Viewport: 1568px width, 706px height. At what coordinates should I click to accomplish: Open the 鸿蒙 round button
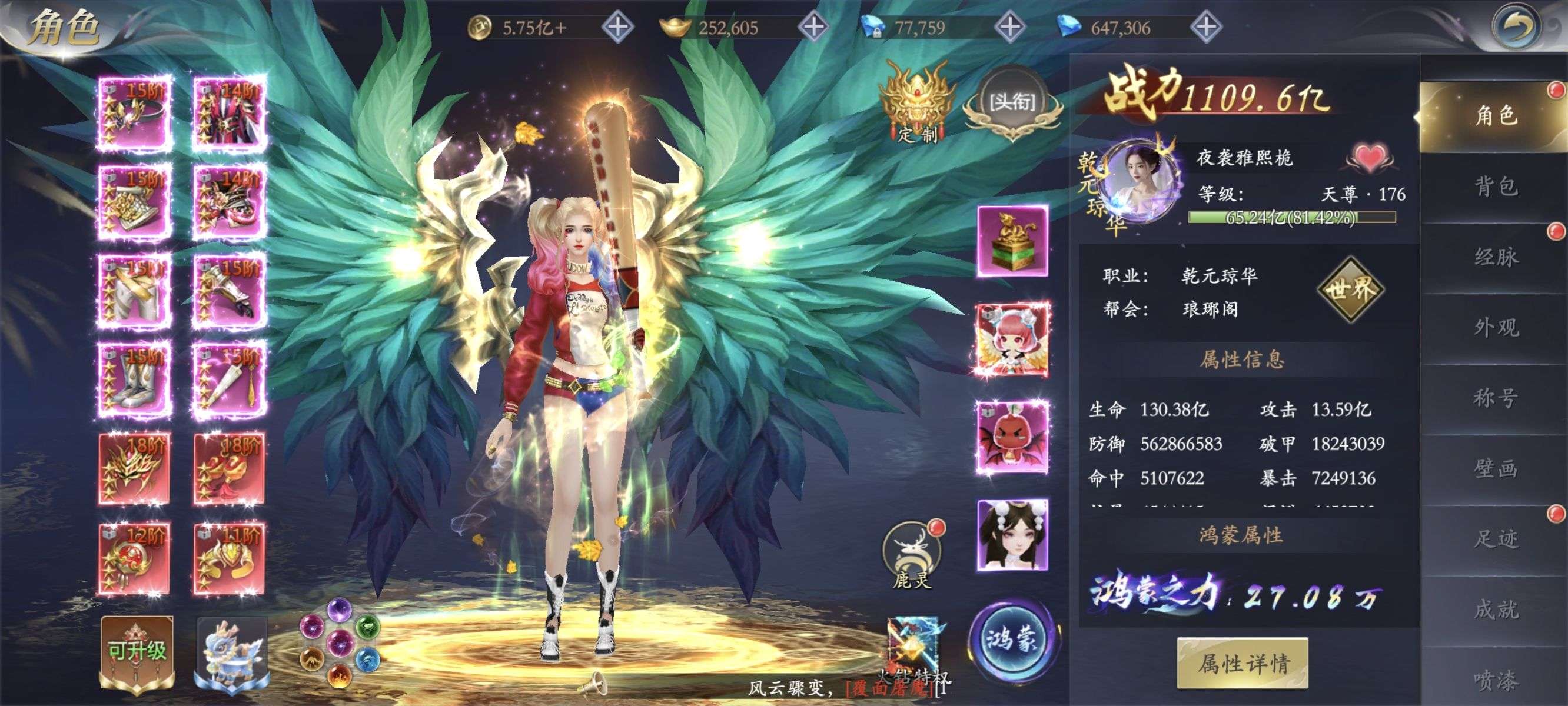1011,640
